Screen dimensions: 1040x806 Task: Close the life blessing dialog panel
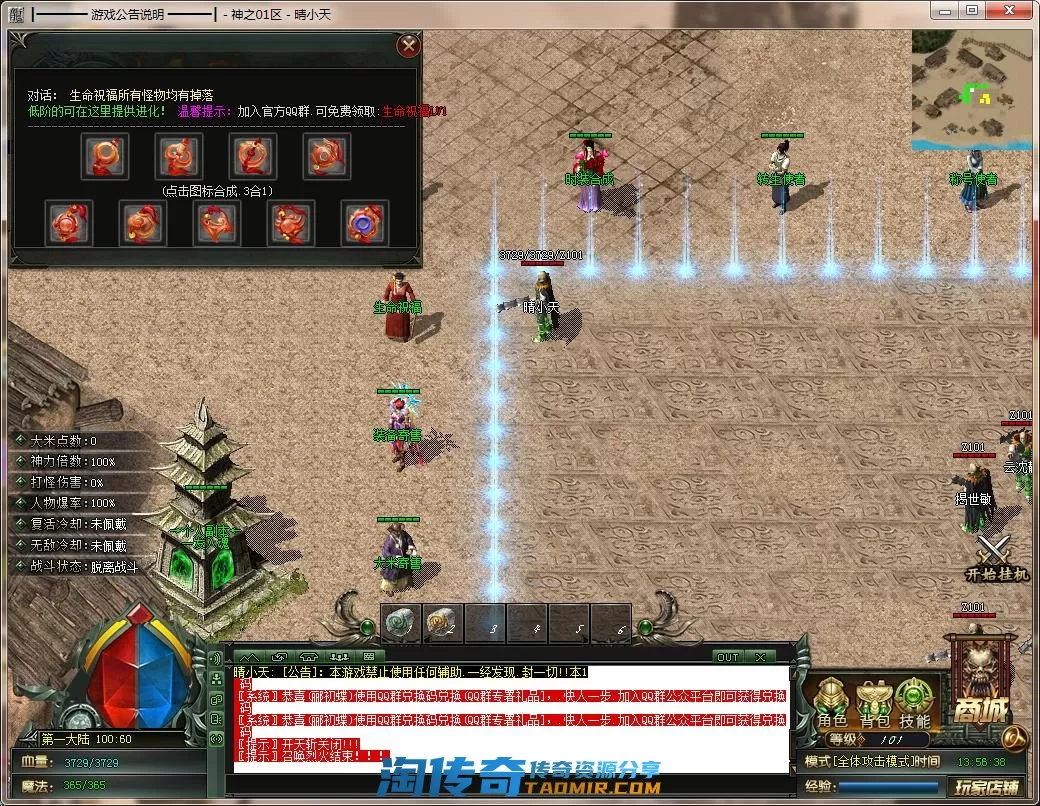click(408, 46)
